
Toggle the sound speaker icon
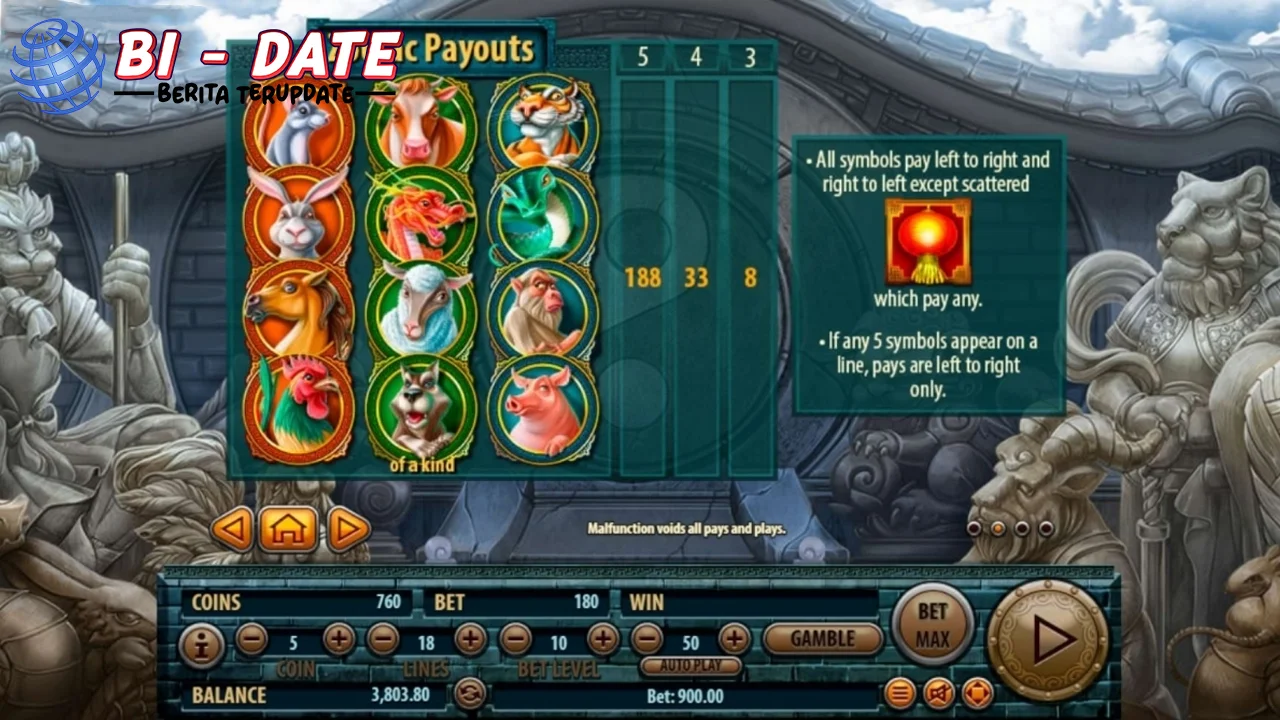pyautogui.click(x=938, y=692)
